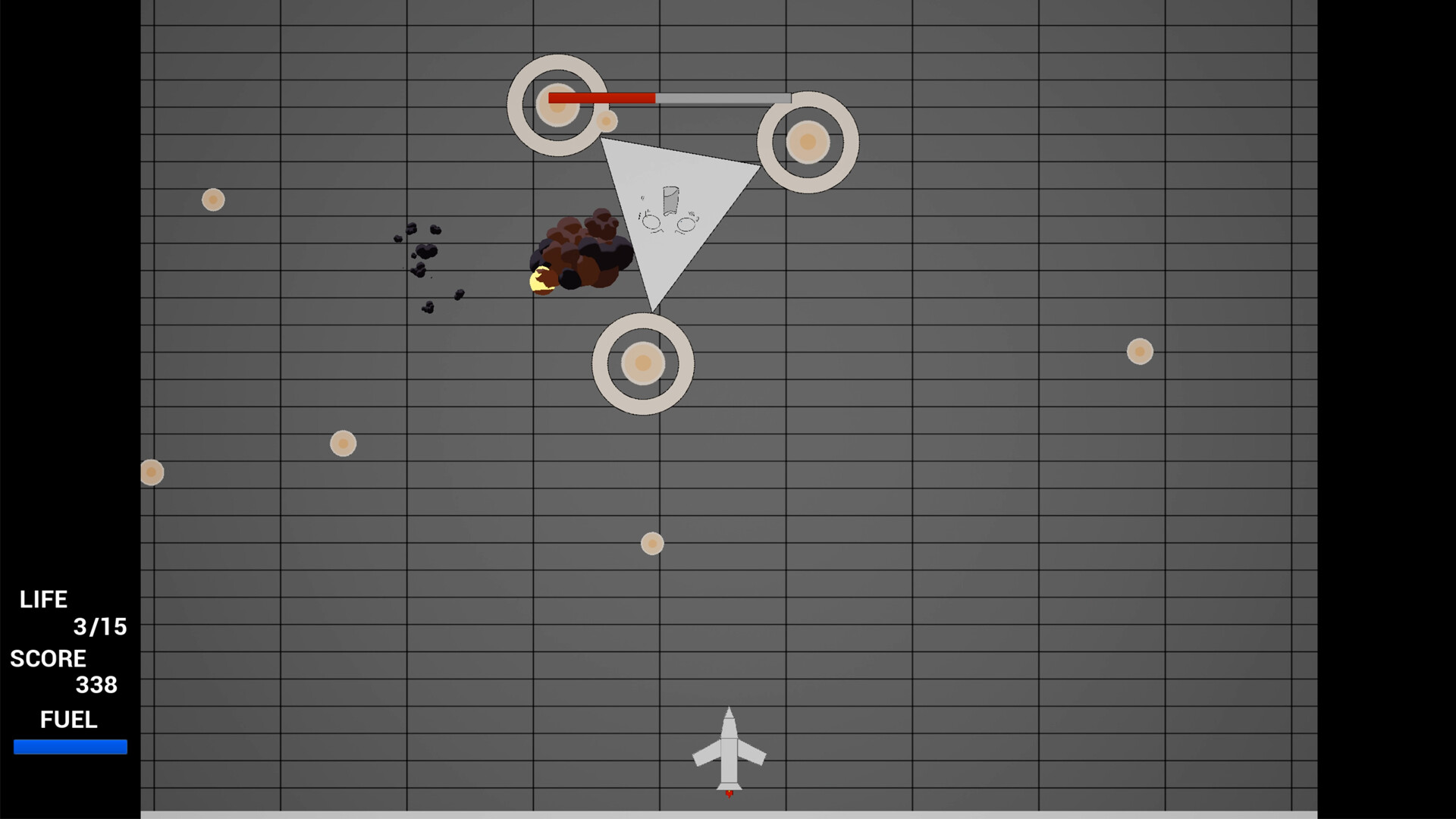Click the small coin above the rocket
Viewport: 1456px width, 819px height.
tap(651, 543)
